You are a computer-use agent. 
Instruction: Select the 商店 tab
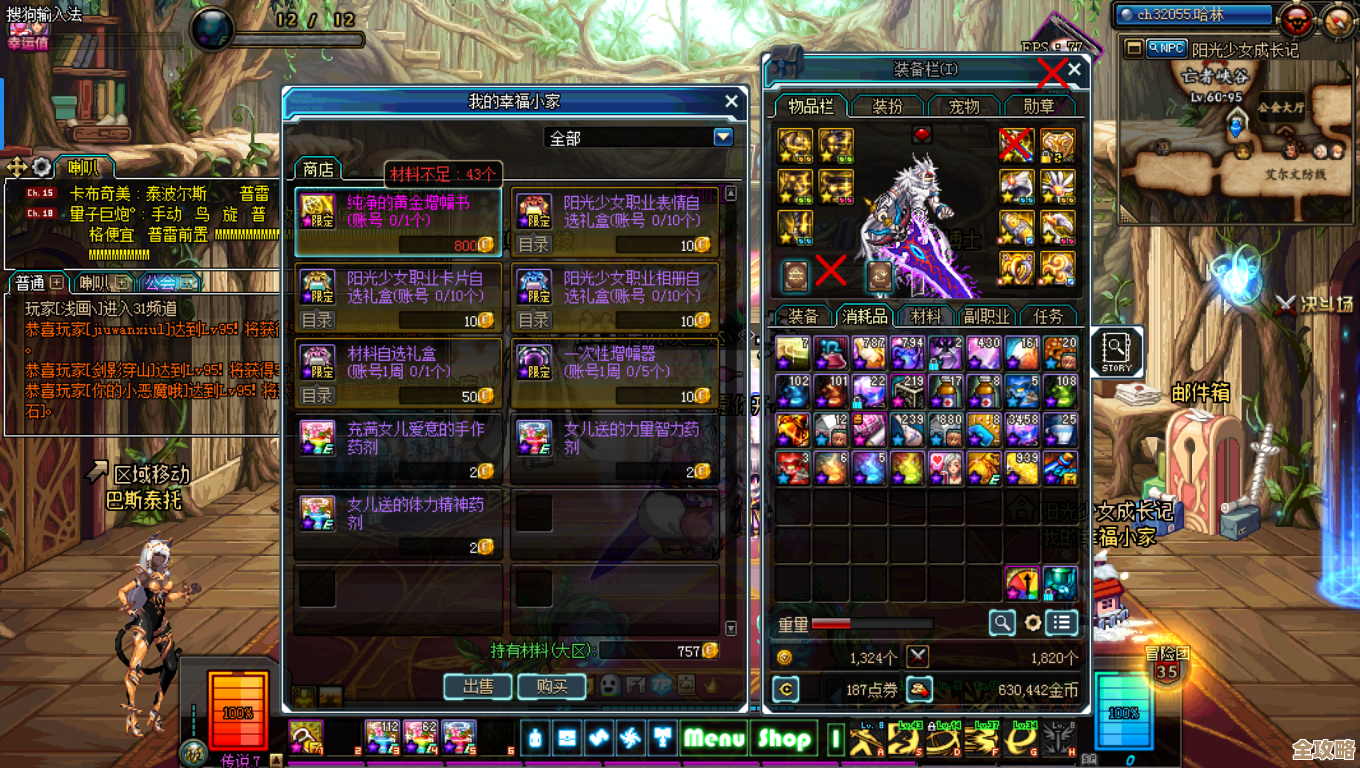(318, 169)
